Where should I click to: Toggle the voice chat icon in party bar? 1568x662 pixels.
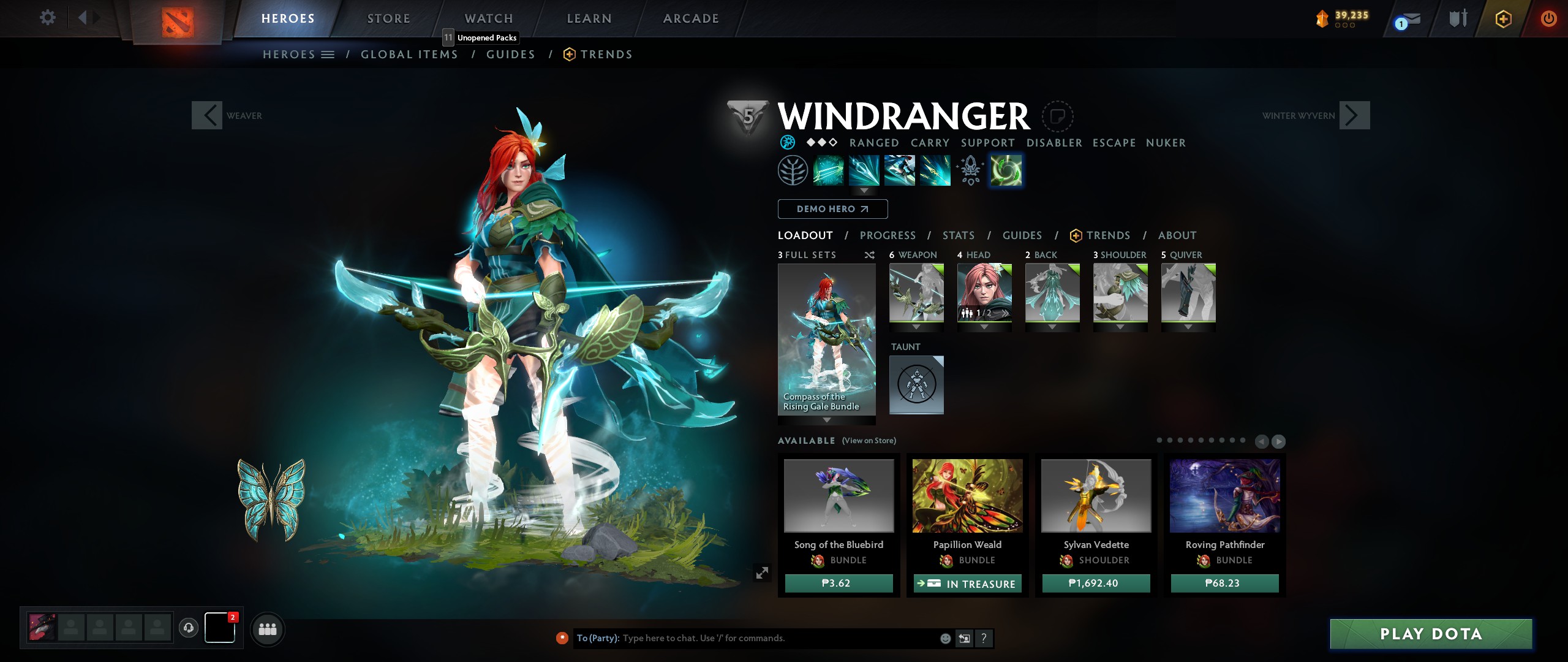(189, 627)
